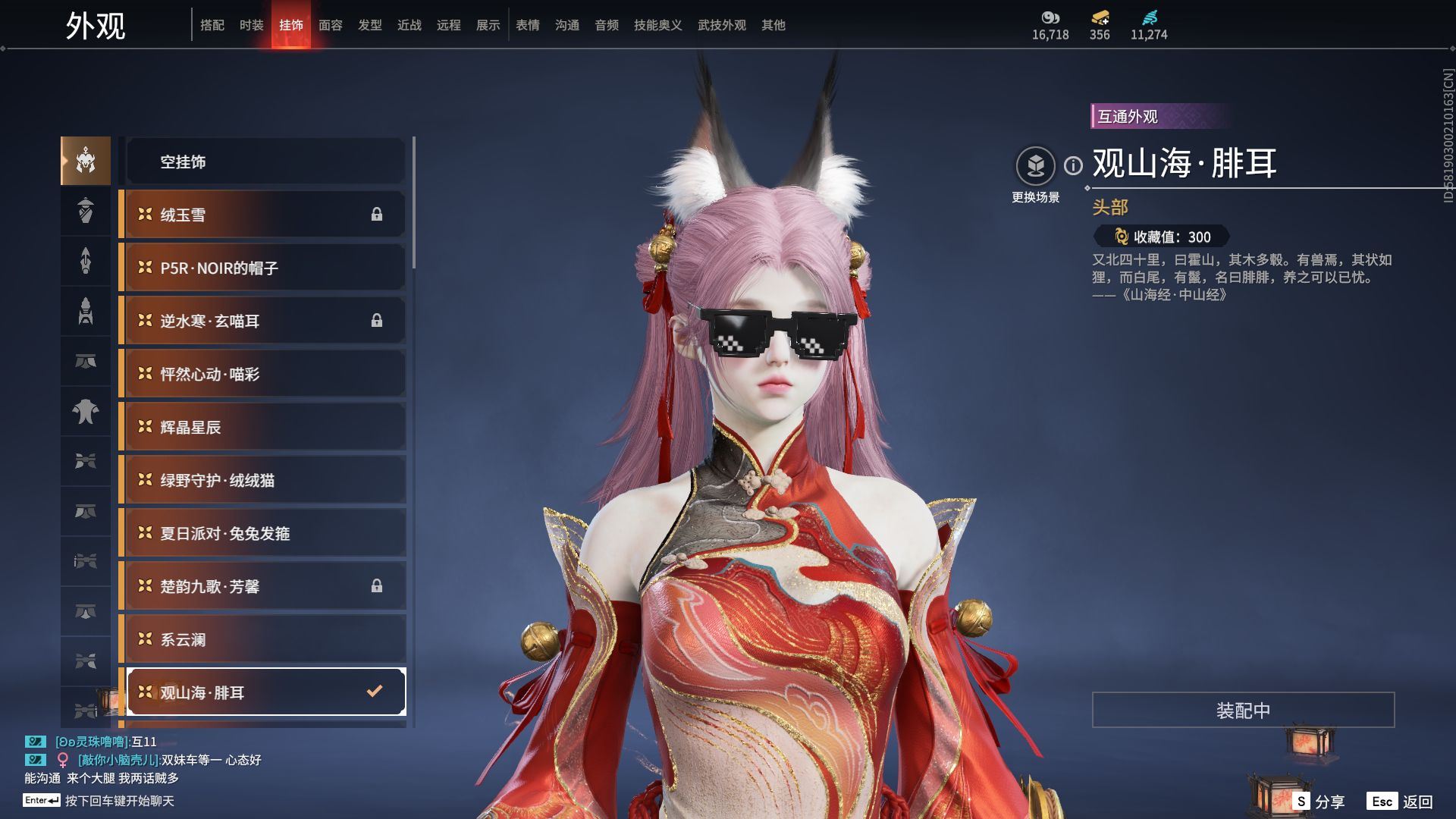Switch to the 表情 tab

coord(527,25)
